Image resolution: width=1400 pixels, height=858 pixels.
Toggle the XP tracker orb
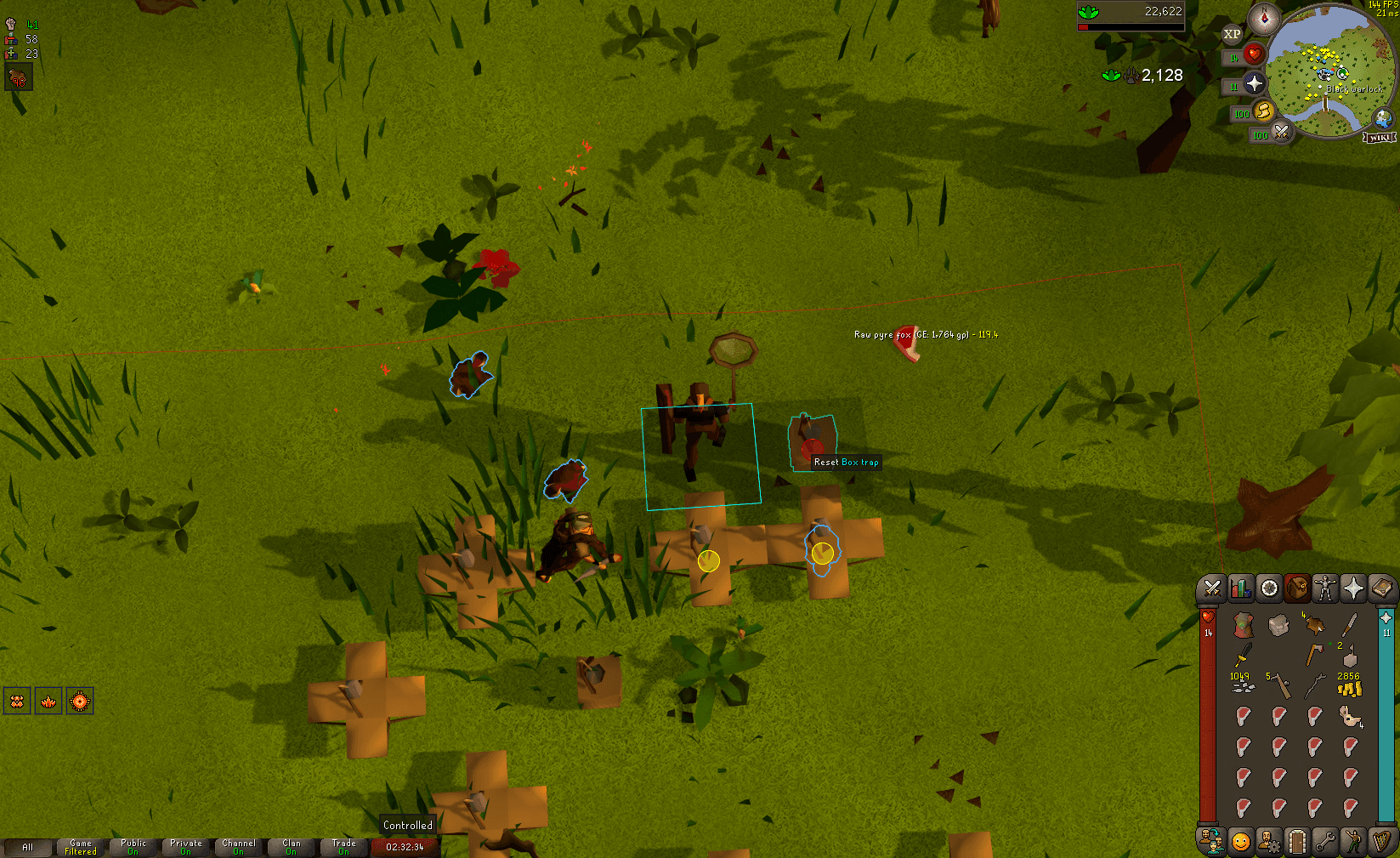coord(1230,34)
